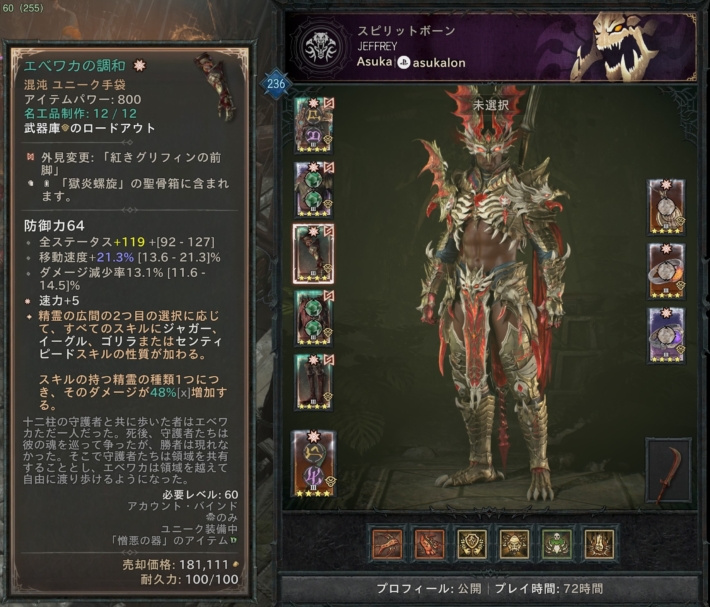This screenshot has width=710, height=607.
Task: Click the green skull skill icon
Action: pos(557,543)
